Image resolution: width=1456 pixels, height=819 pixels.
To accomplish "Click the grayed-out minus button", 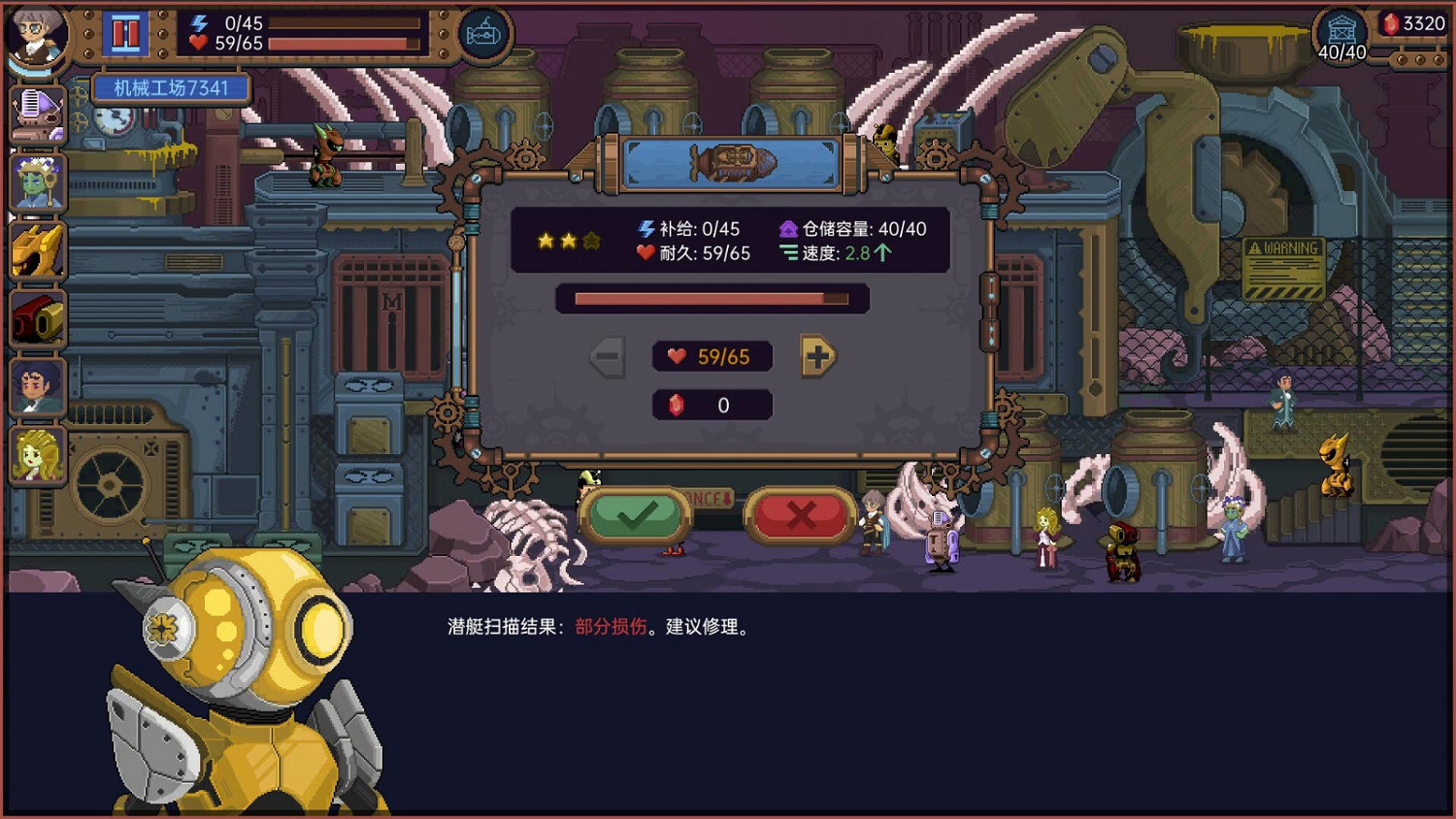I will (608, 356).
